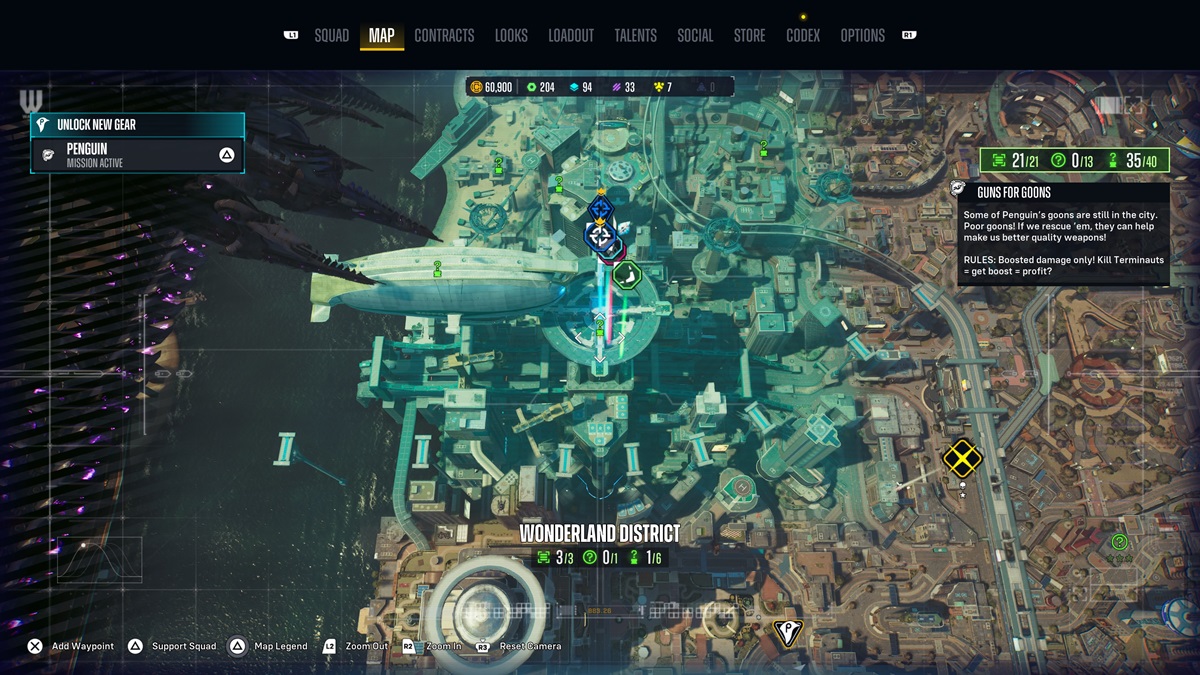
Task: Open the Looks tab
Action: click(511, 36)
